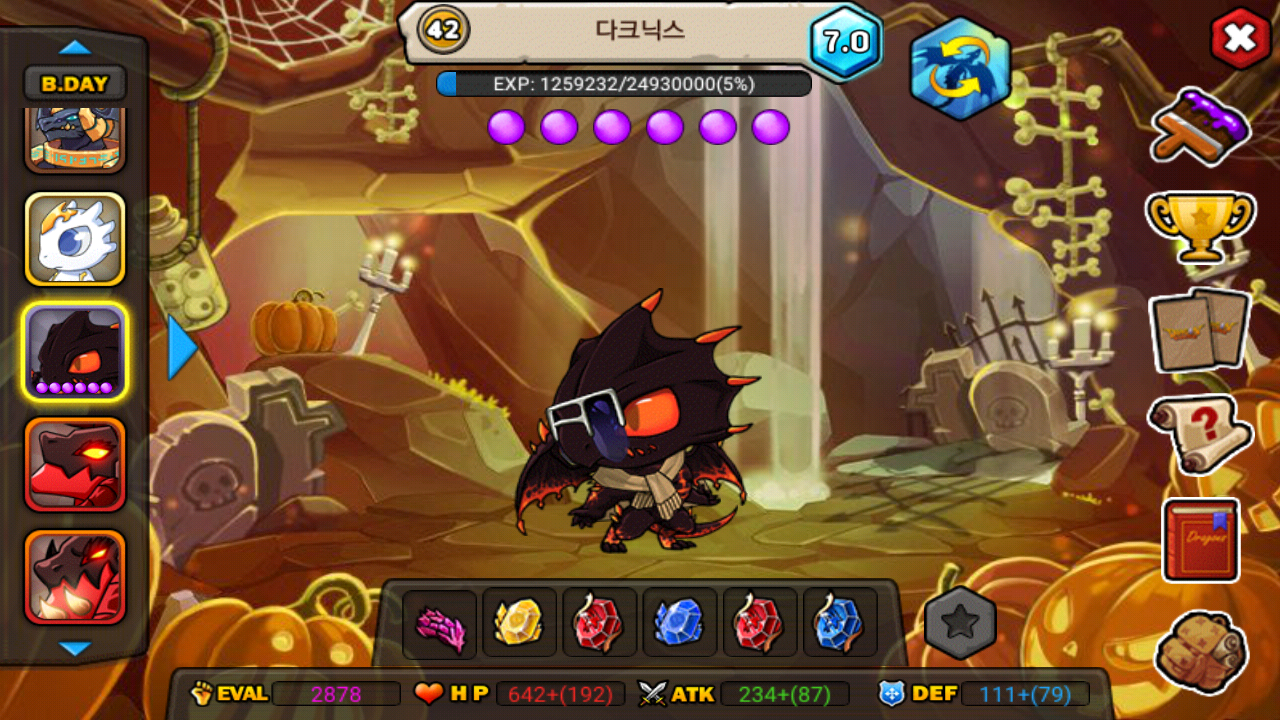Select the black dragon with purple orbs portrait
The image size is (1280, 720).
[x=75, y=351]
